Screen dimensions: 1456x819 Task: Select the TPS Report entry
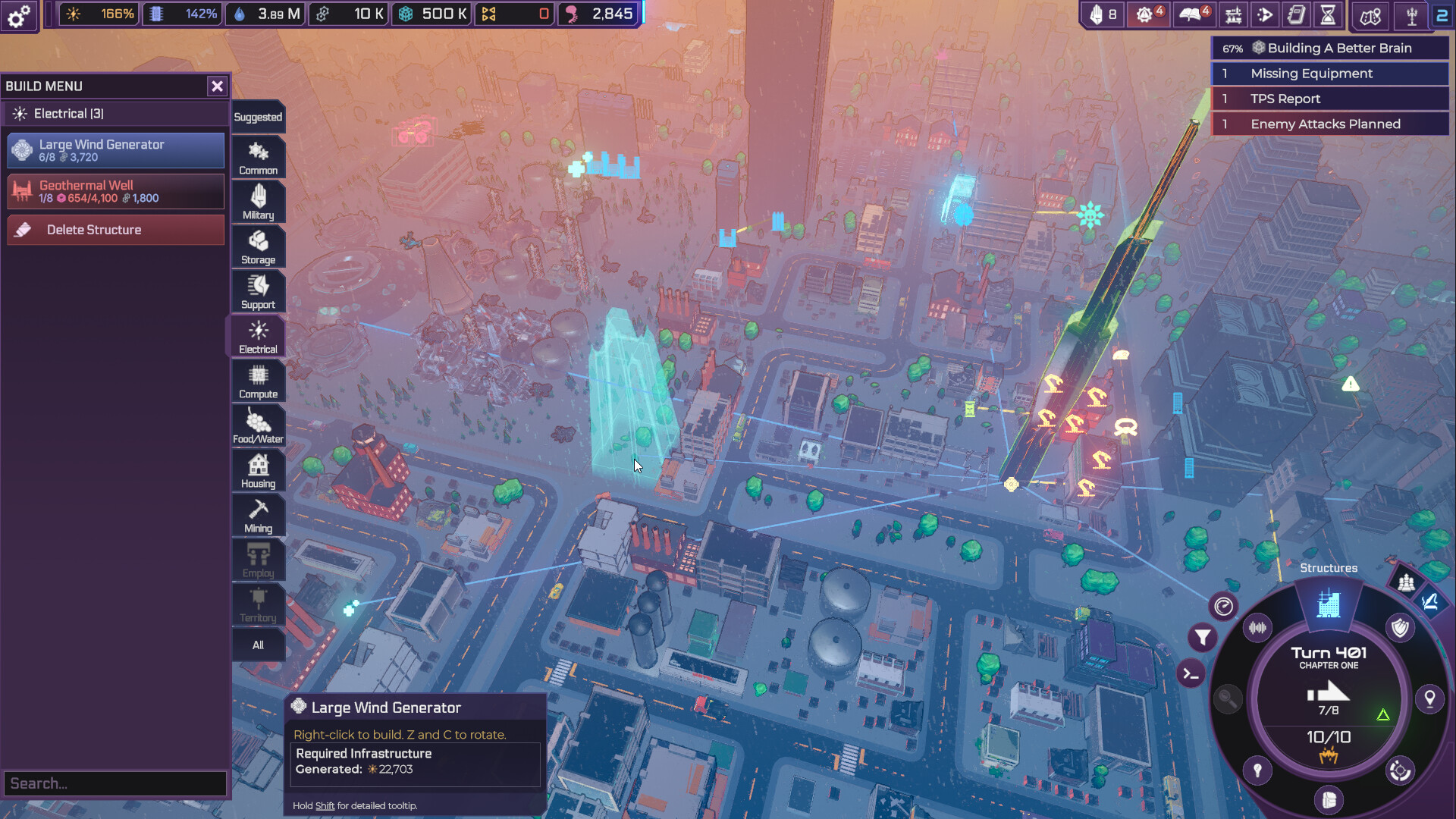[1330, 99]
